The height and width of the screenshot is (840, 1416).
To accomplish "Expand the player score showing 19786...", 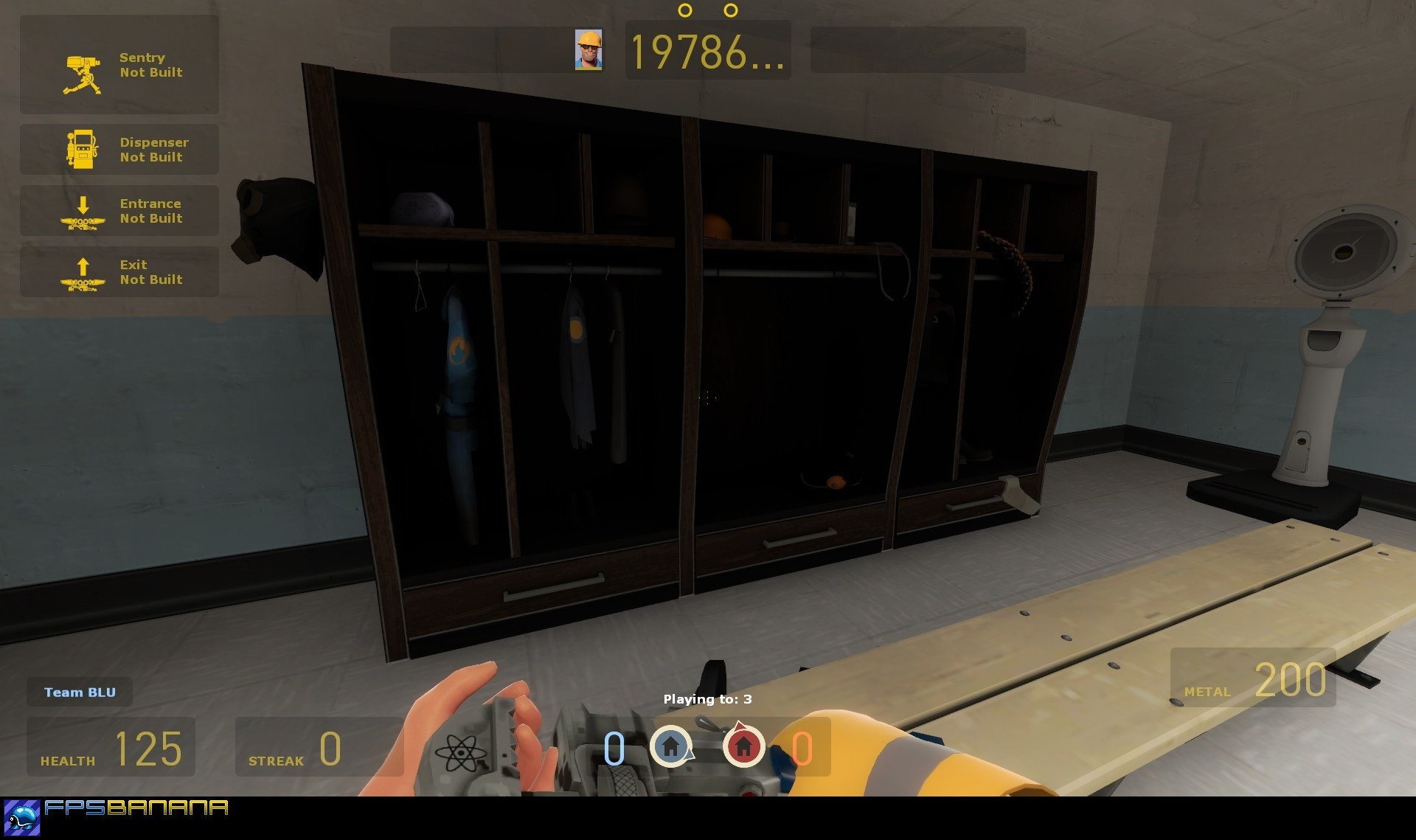I will point(708,52).
